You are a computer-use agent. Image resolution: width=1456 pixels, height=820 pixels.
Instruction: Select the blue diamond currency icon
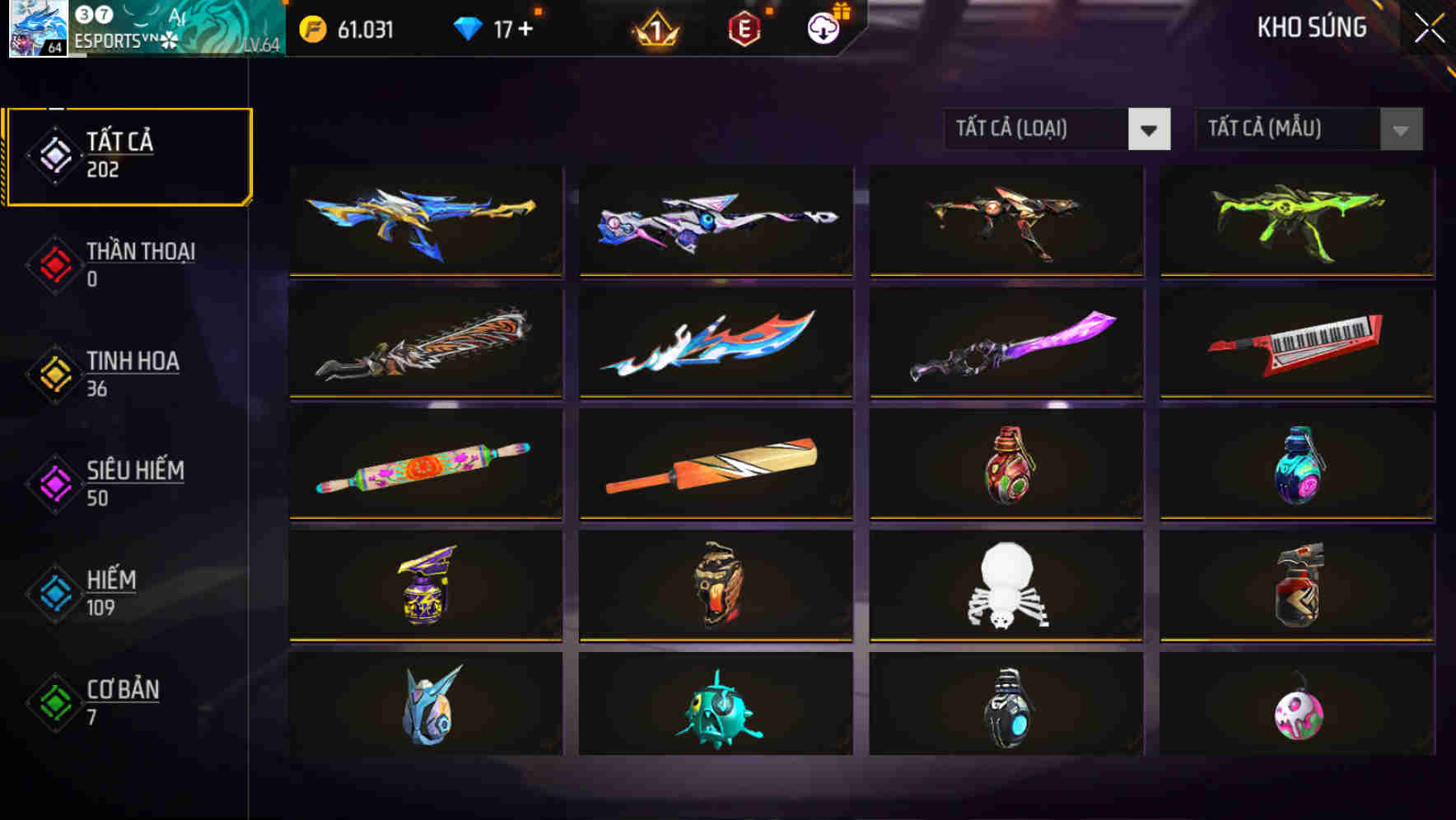[468, 26]
